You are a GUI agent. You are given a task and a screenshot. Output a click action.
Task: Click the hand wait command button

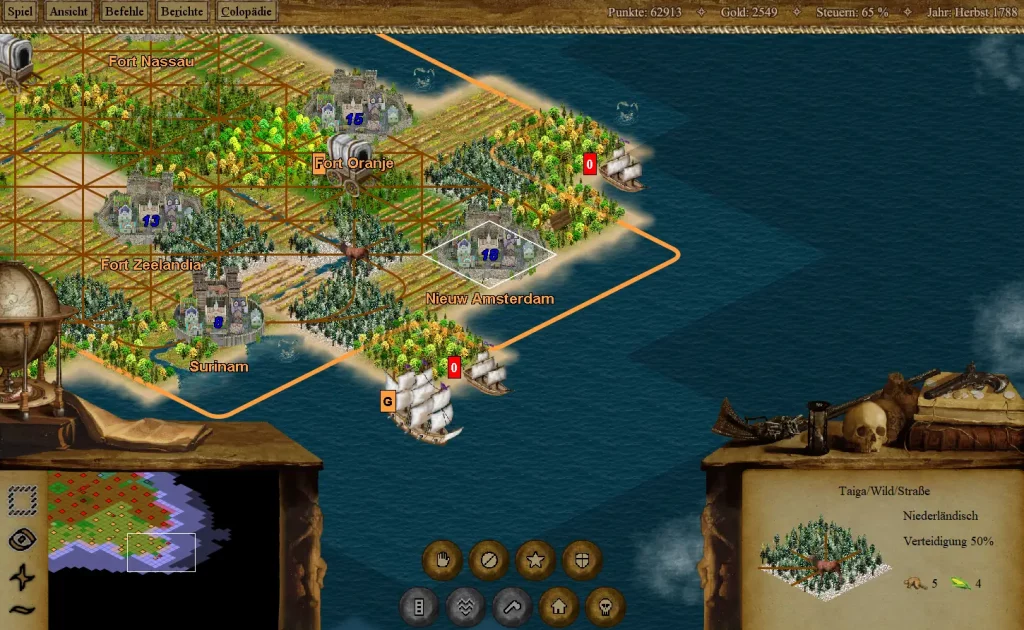click(x=441, y=559)
